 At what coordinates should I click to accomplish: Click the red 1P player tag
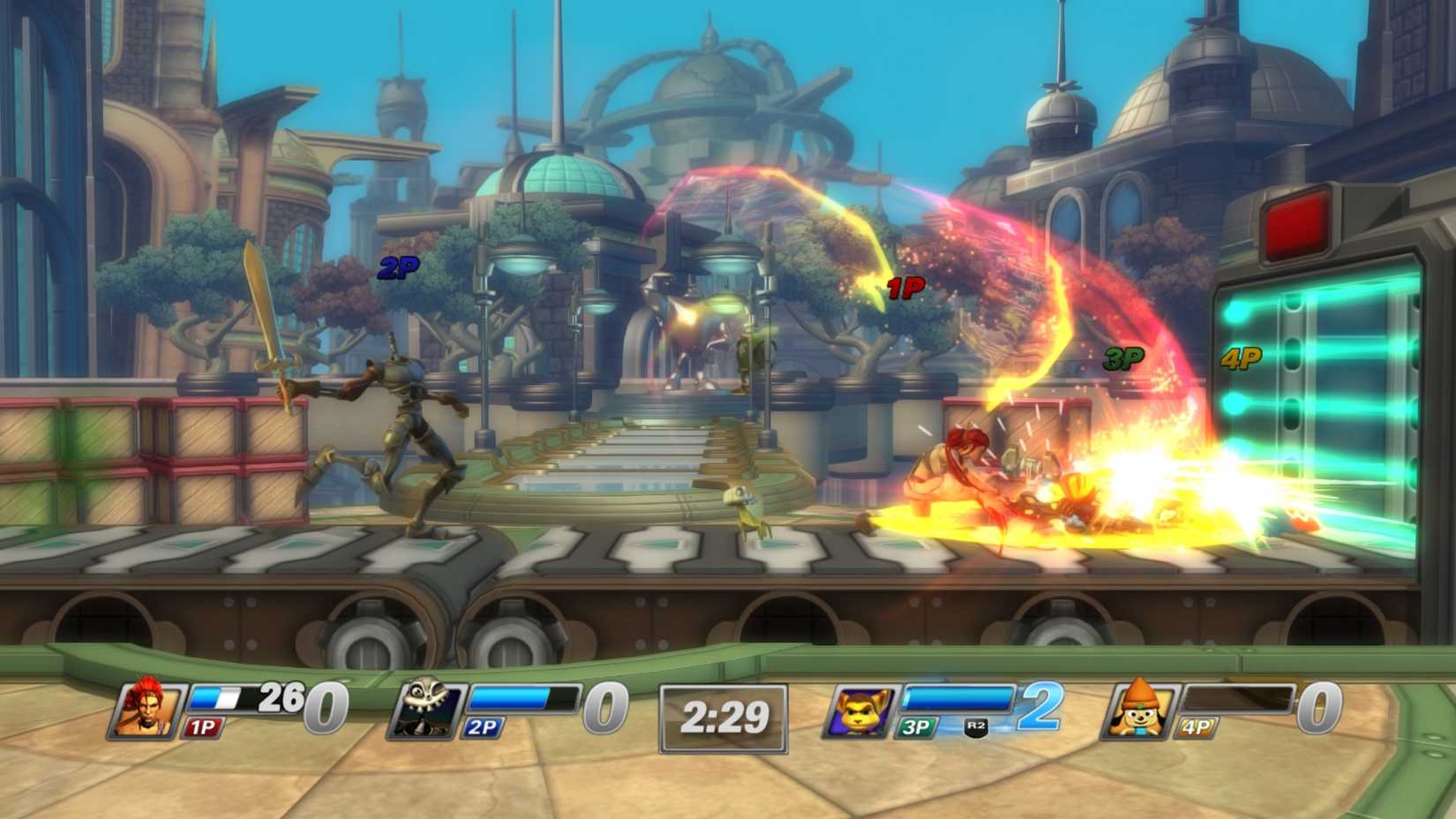tap(905, 287)
